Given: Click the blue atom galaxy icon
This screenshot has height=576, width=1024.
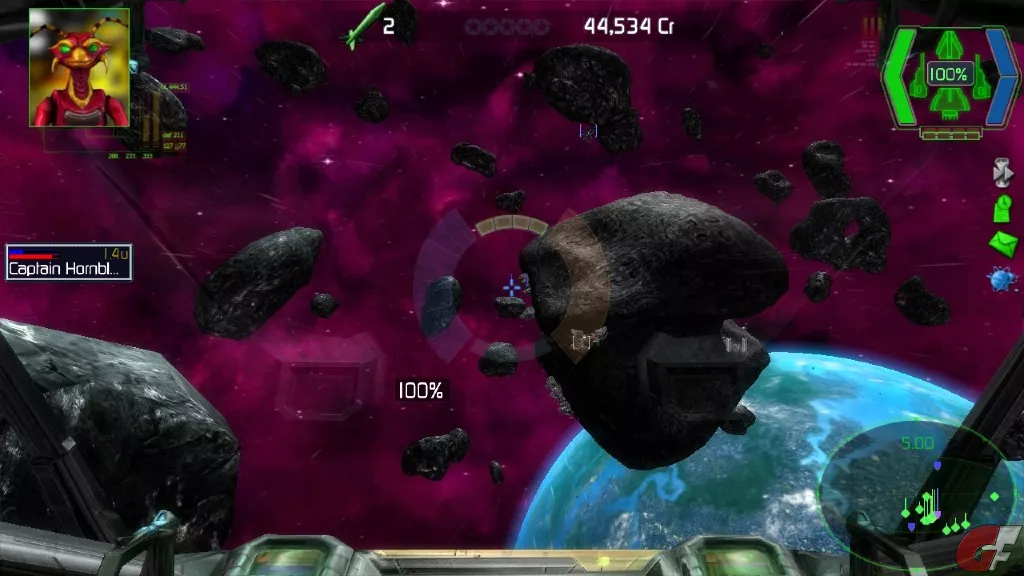Looking at the screenshot, I should [1001, 280].
